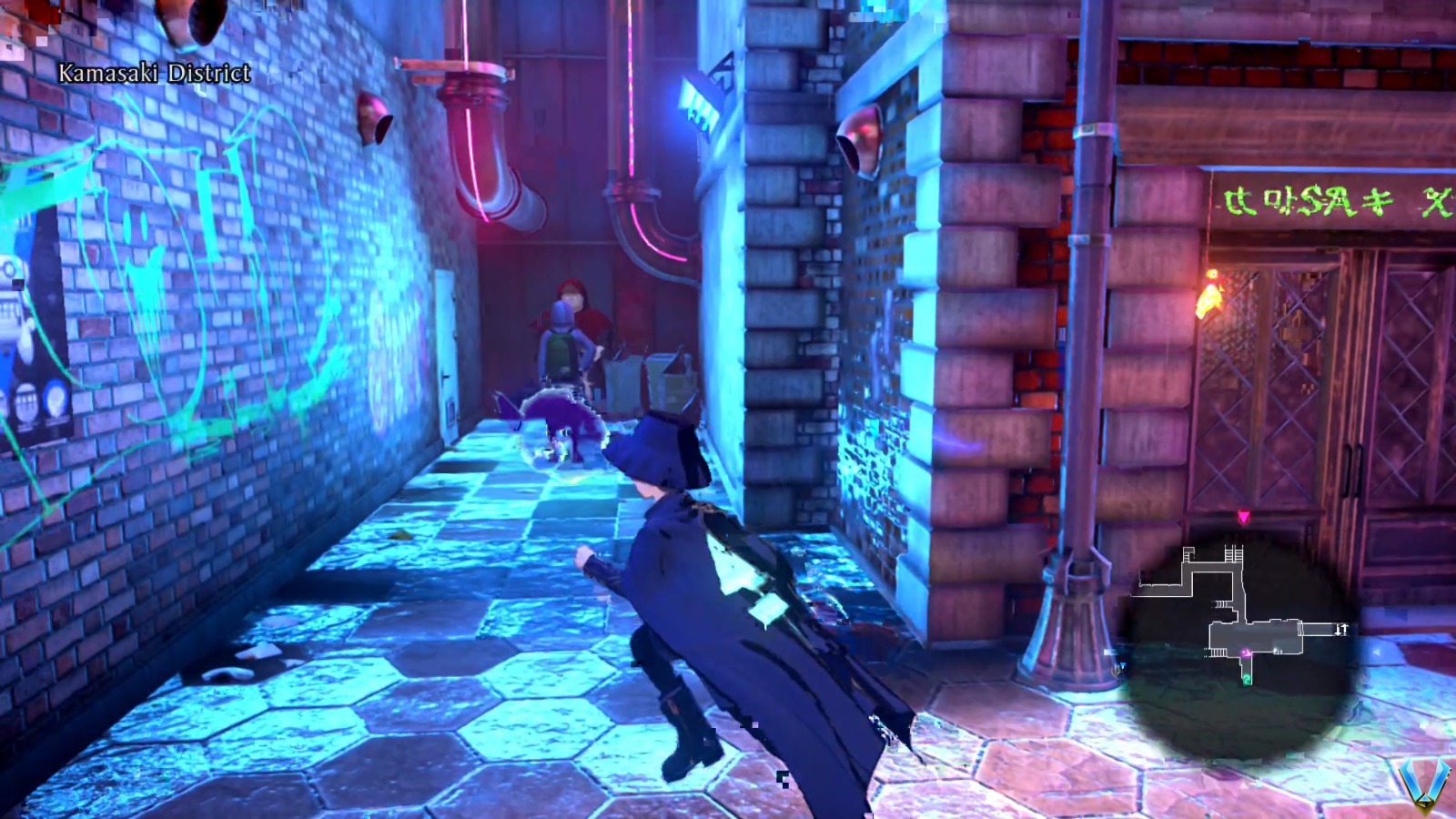Select the pink player arrow on the minimap
1456x819 pixels.
coord(1247,652)
